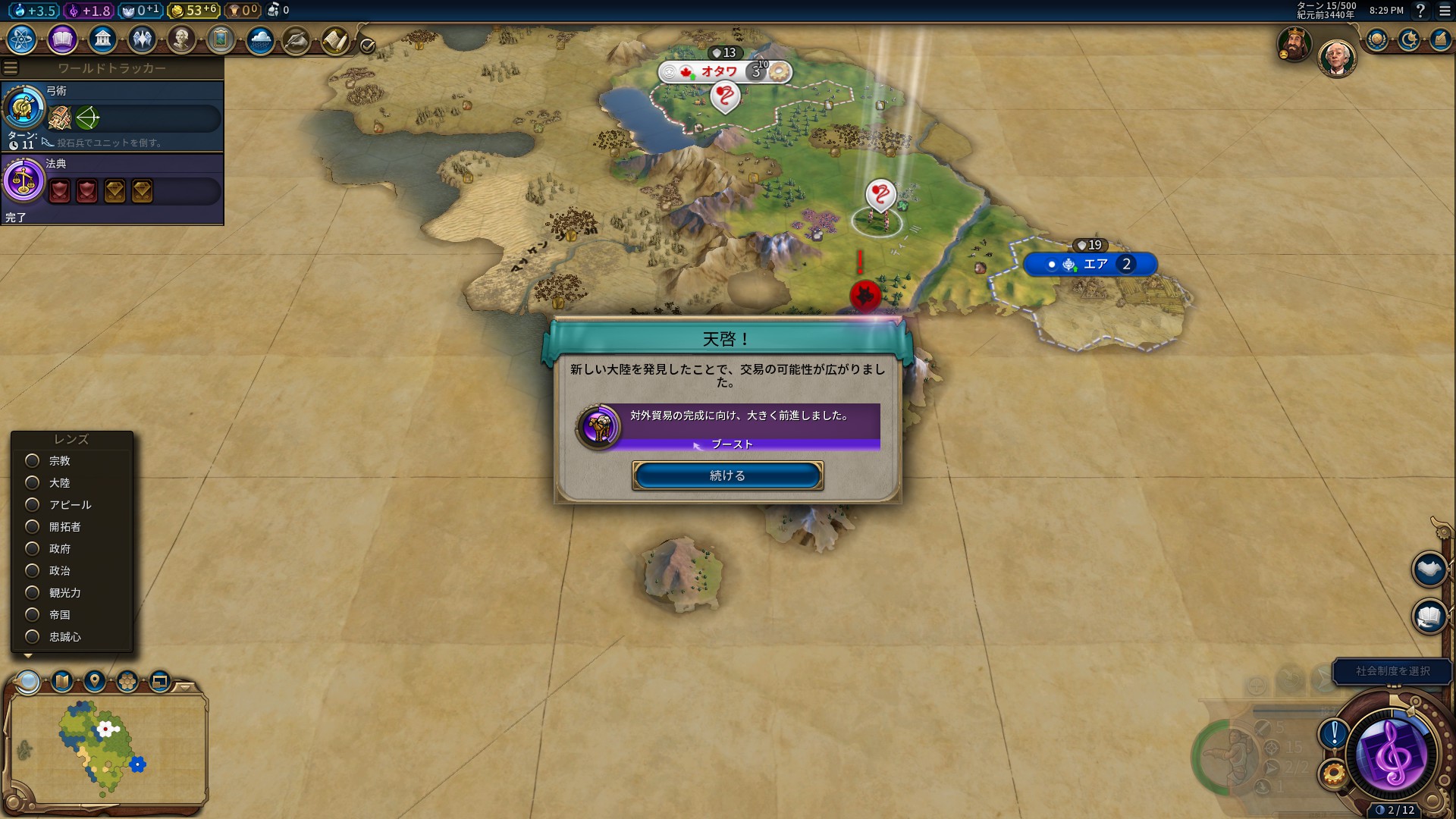Open the Civilopedia help question mark
This screenshot has height=819, width=1456.
(1420, 11)
